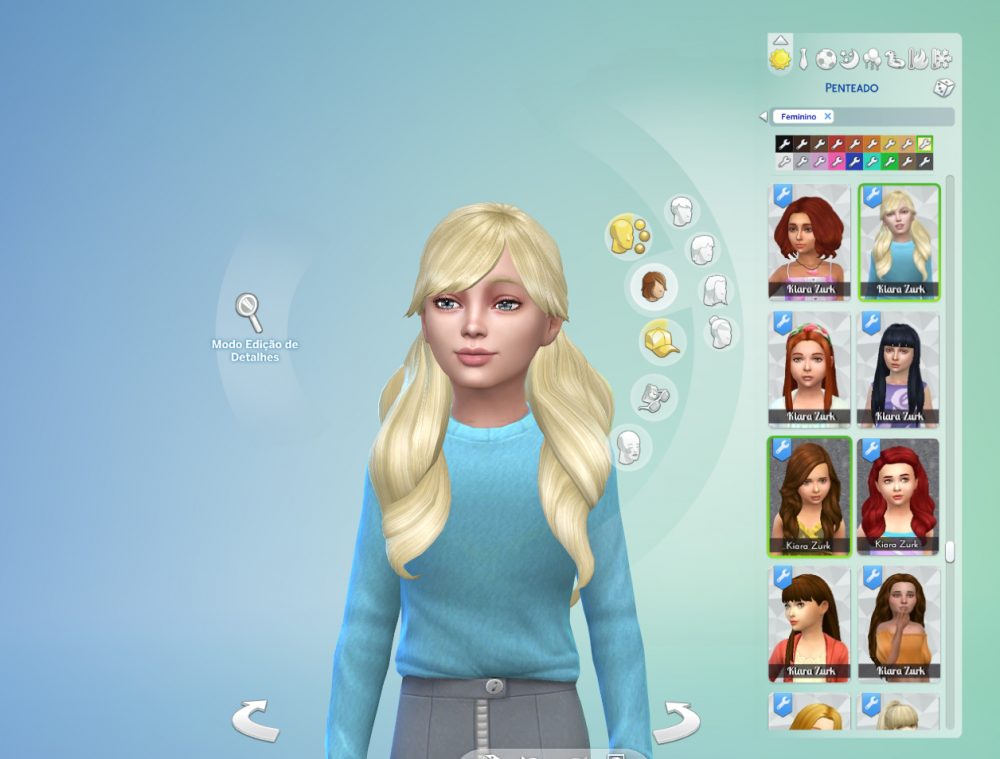The image size is (1000, 759).
Task: Remove the Feminino filter tag
Action: point(828,117)
